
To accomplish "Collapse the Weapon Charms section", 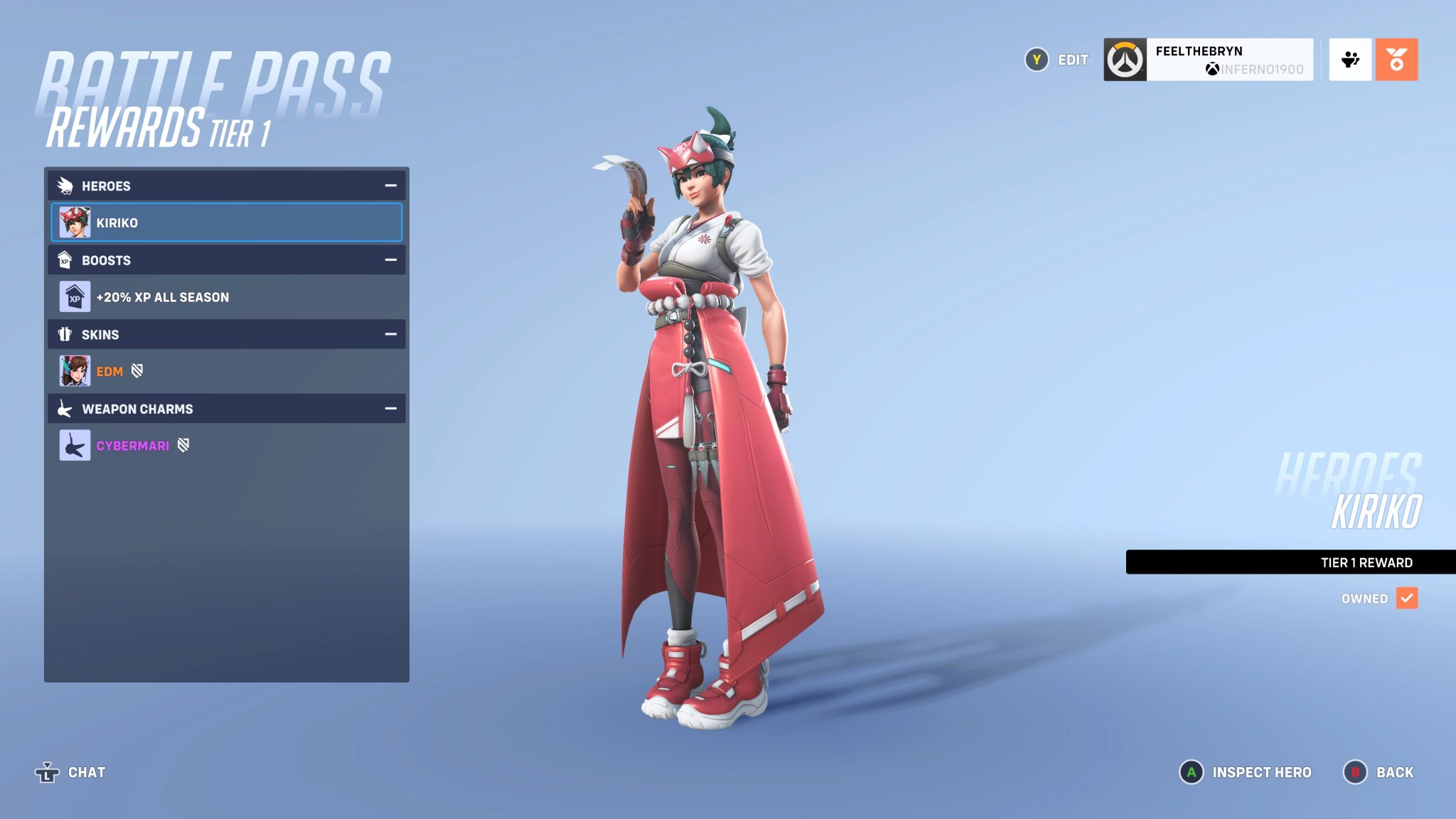I will [x=390, y=409].
